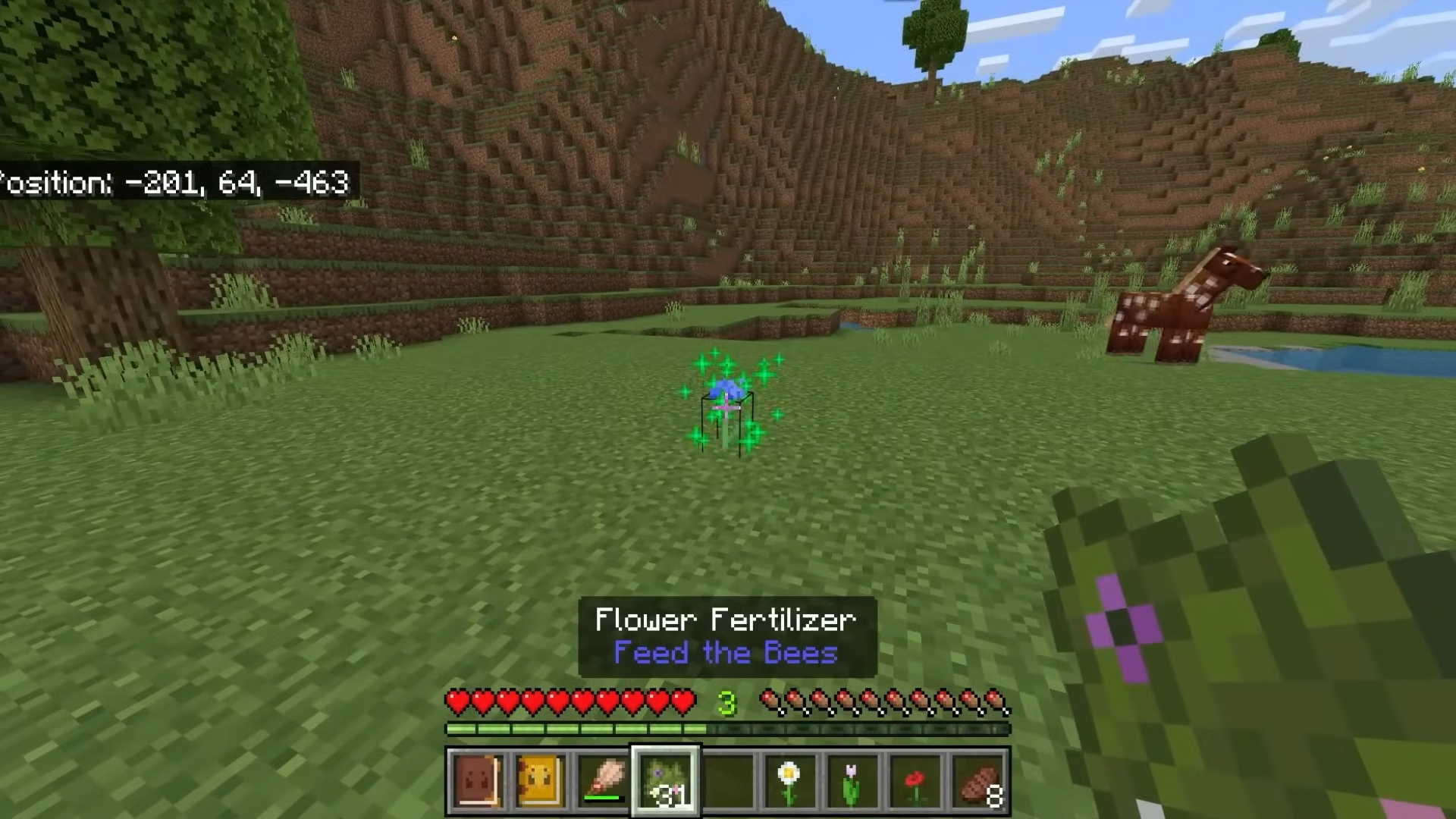Viewport: 1456px width, 819px height.
Task: Select the yellow bee book slot
Action: [539, 781]
